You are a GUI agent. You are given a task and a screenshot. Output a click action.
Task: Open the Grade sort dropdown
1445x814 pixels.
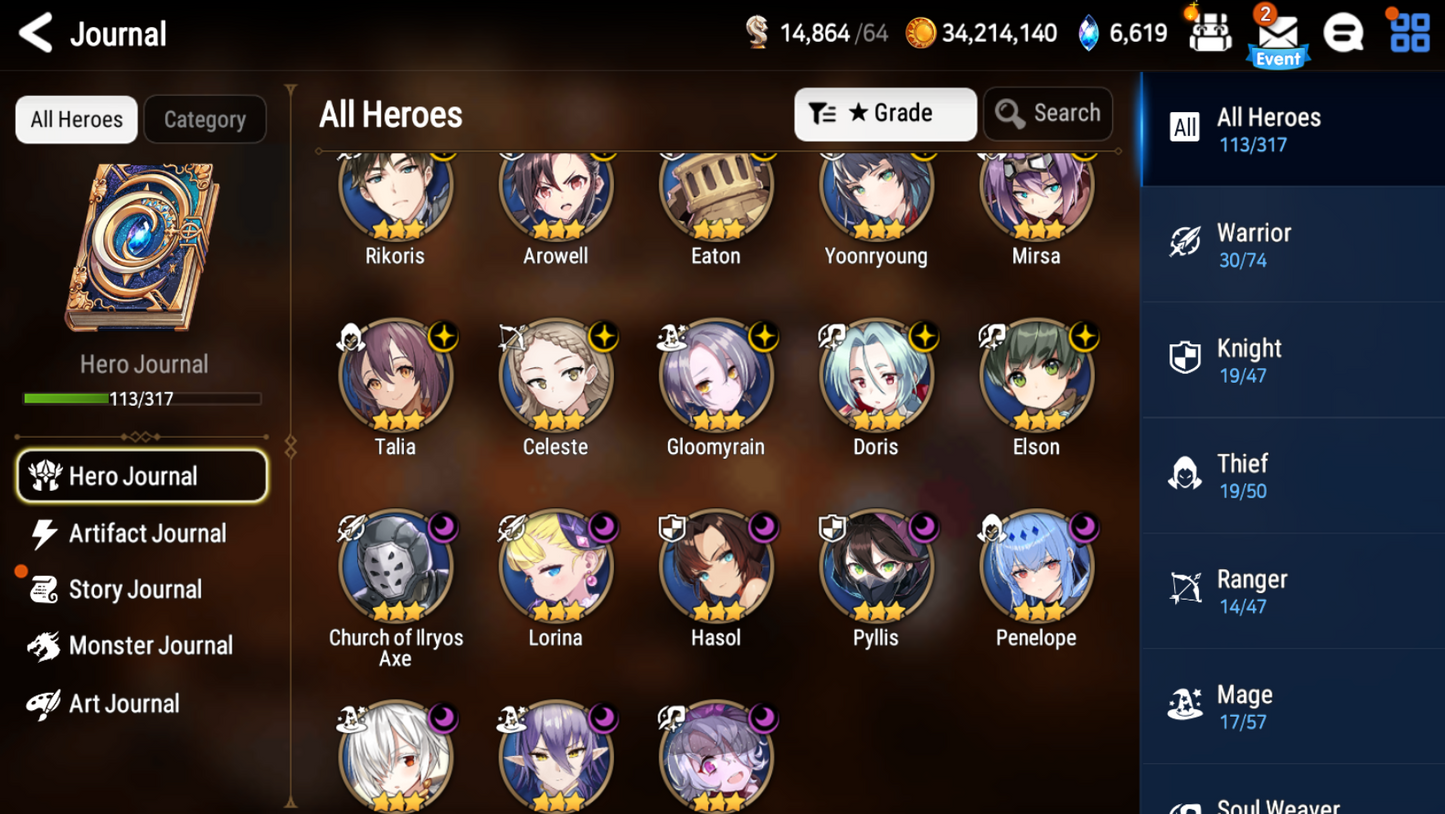(x=884, y=113)
